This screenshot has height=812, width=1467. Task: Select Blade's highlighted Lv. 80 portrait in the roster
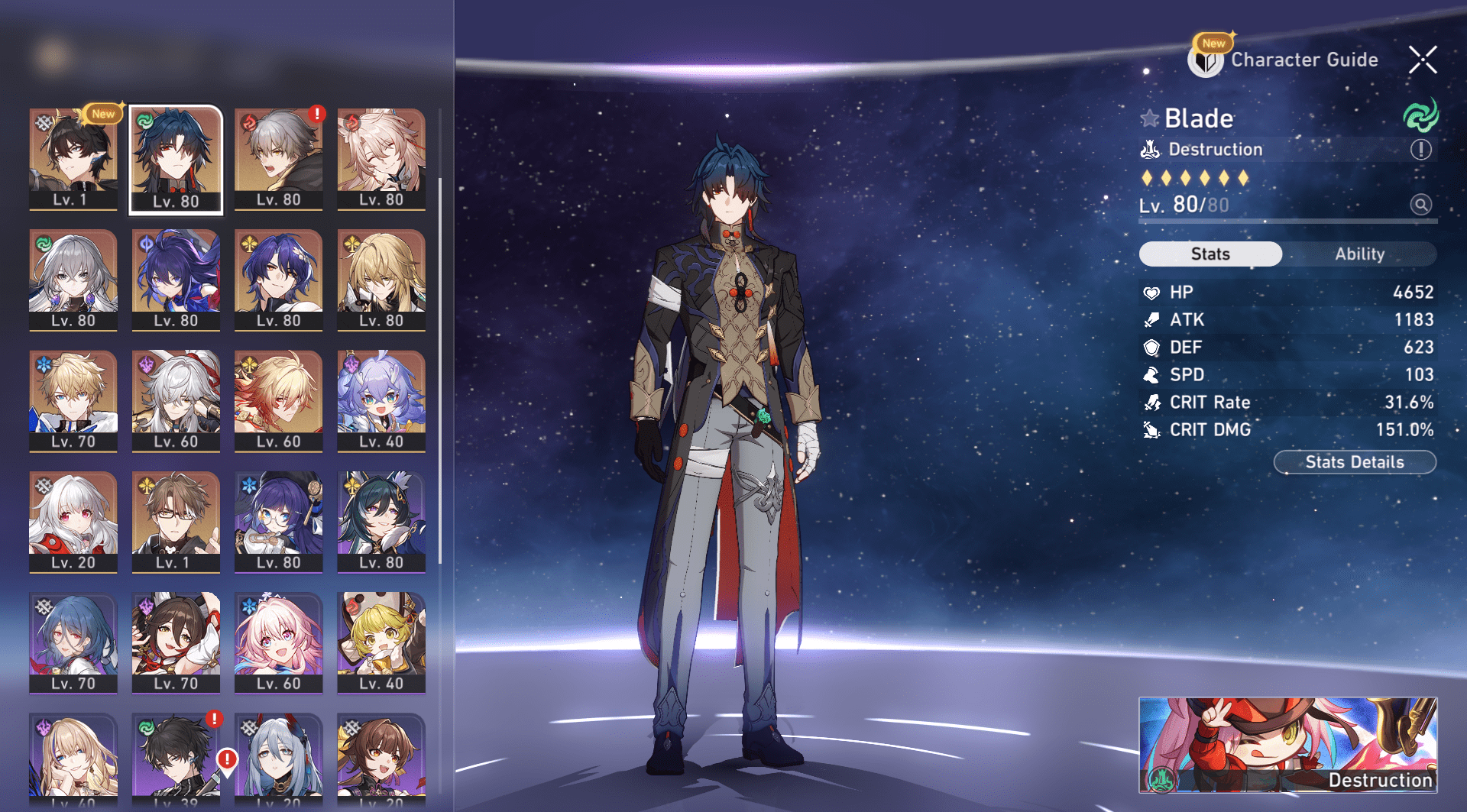click(175, 158)
